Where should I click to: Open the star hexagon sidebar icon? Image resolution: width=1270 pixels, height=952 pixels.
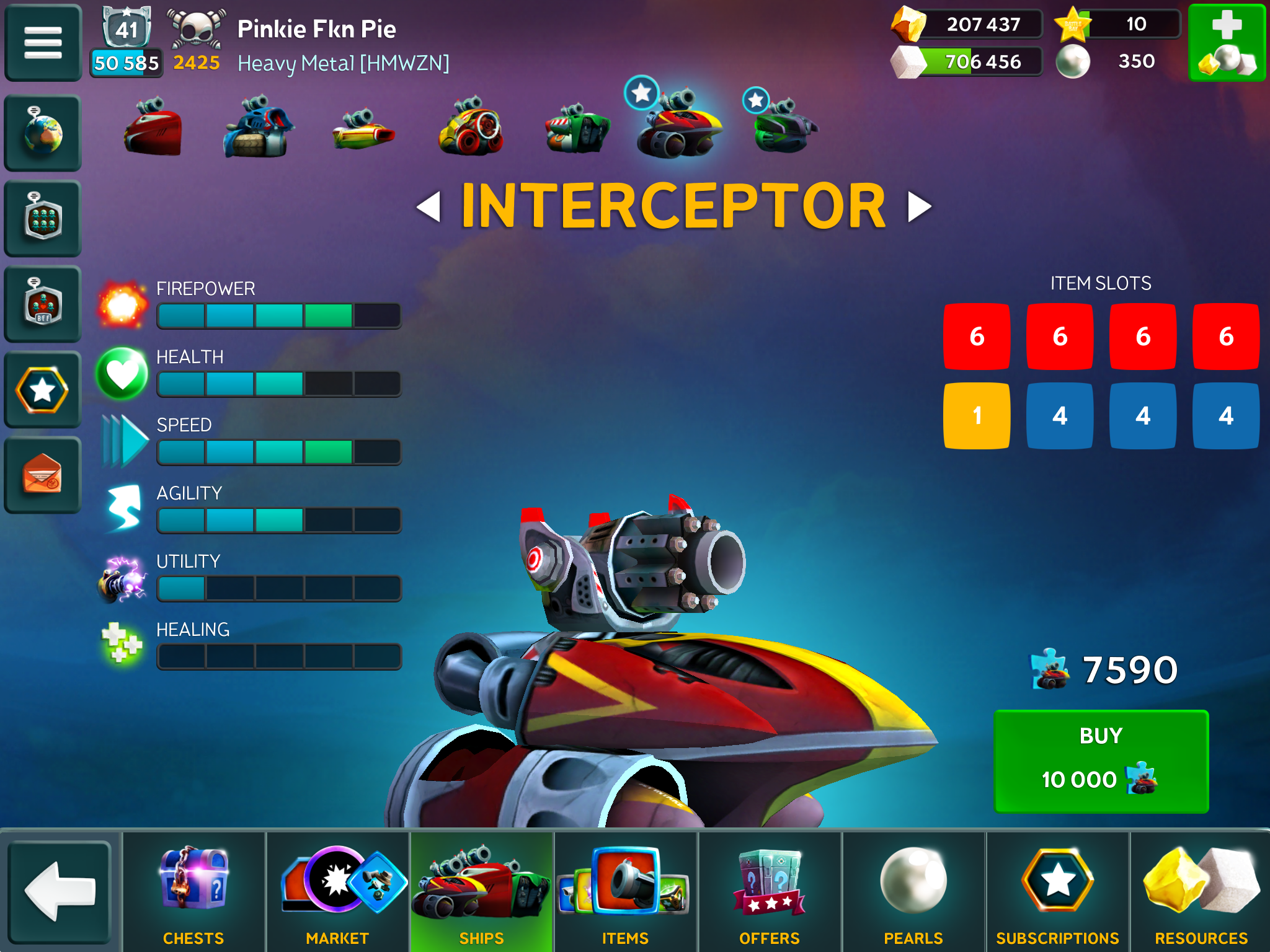coord(42,389)
